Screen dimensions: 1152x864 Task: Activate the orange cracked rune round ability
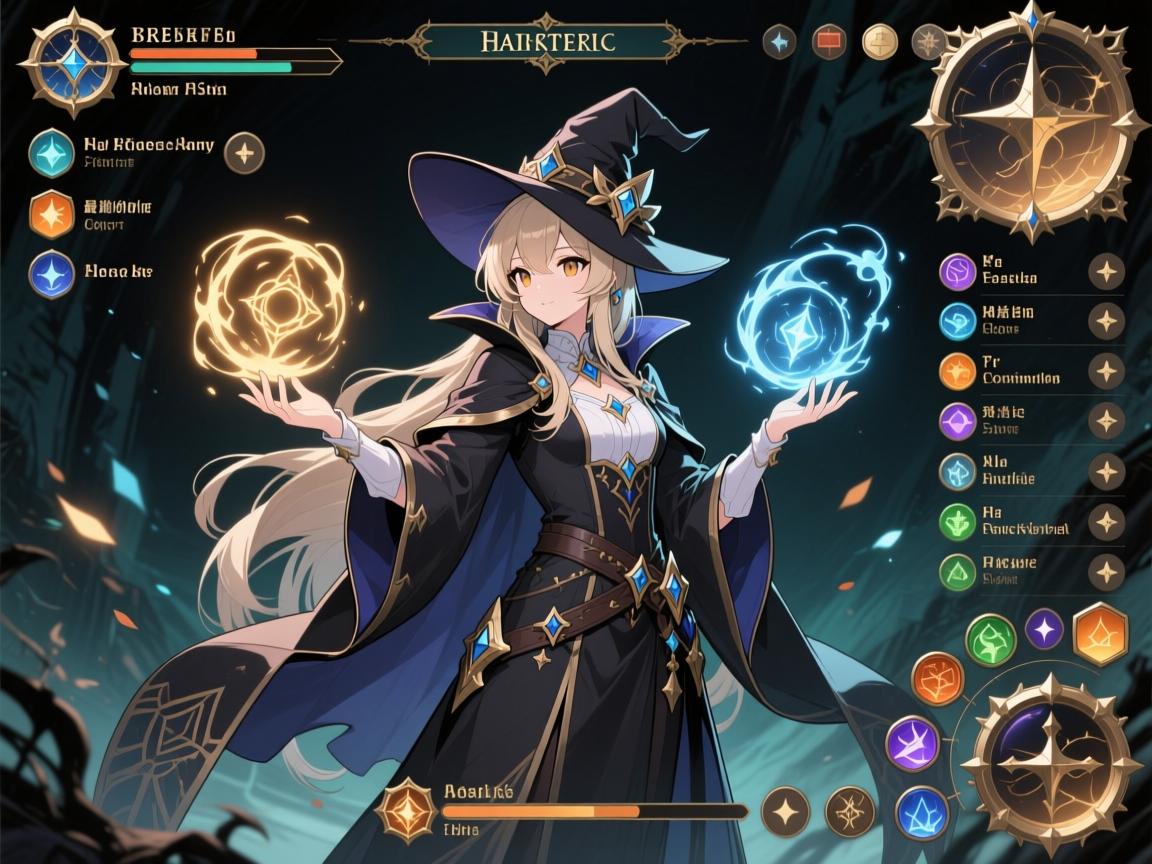tap(938, 680)
